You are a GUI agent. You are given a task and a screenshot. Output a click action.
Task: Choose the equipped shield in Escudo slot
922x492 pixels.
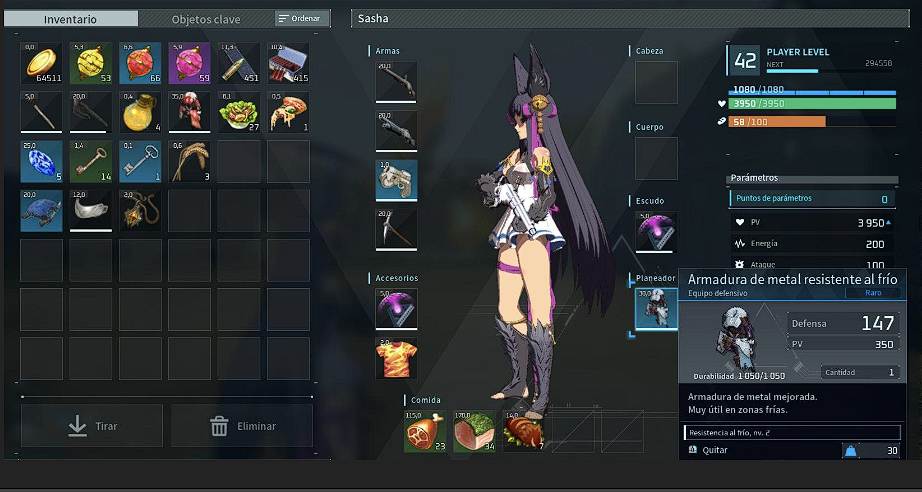[656, 232]
